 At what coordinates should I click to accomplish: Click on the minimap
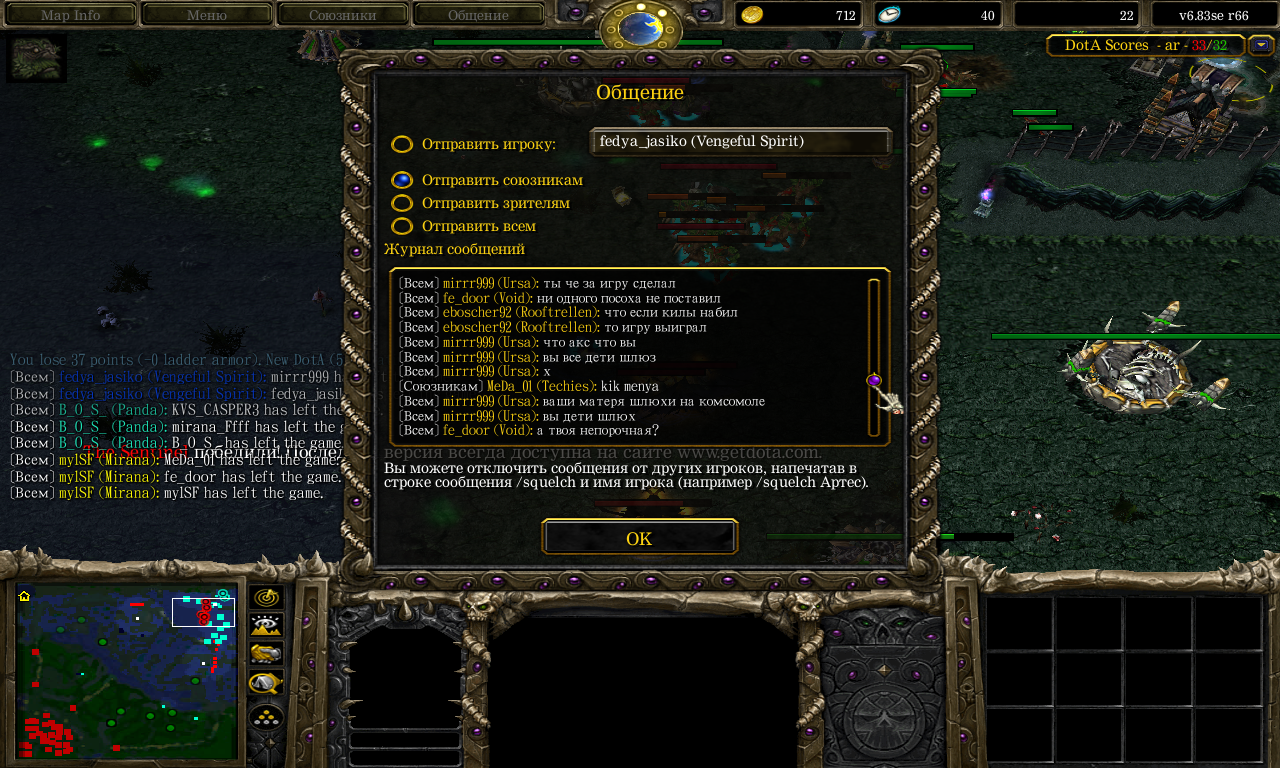tap(126, 671)
